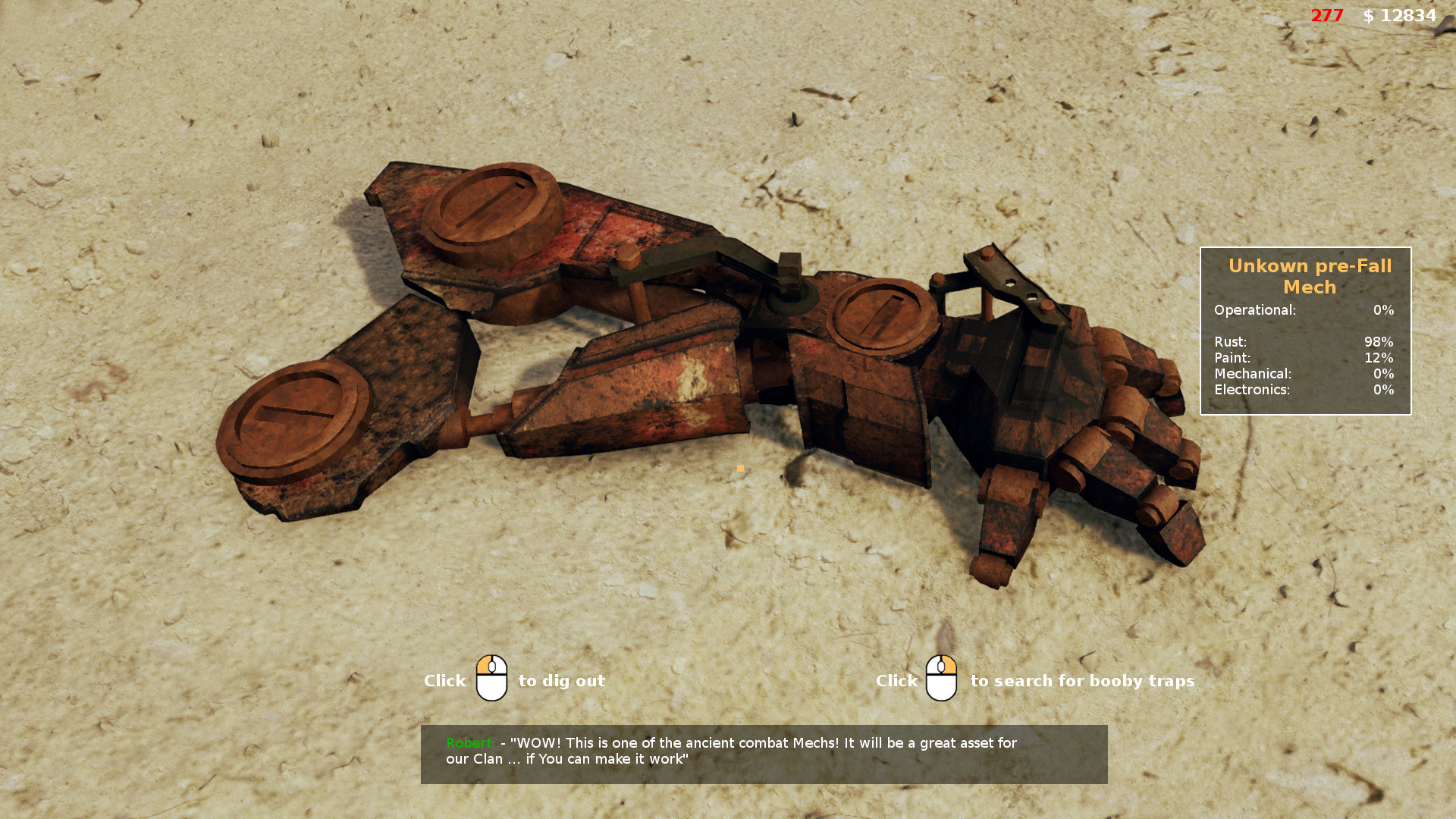Expand the Unkown pre-Fall Mech panel
Image resolution: width=1456 pixels, height=819 pixels.
point(1306,331)
